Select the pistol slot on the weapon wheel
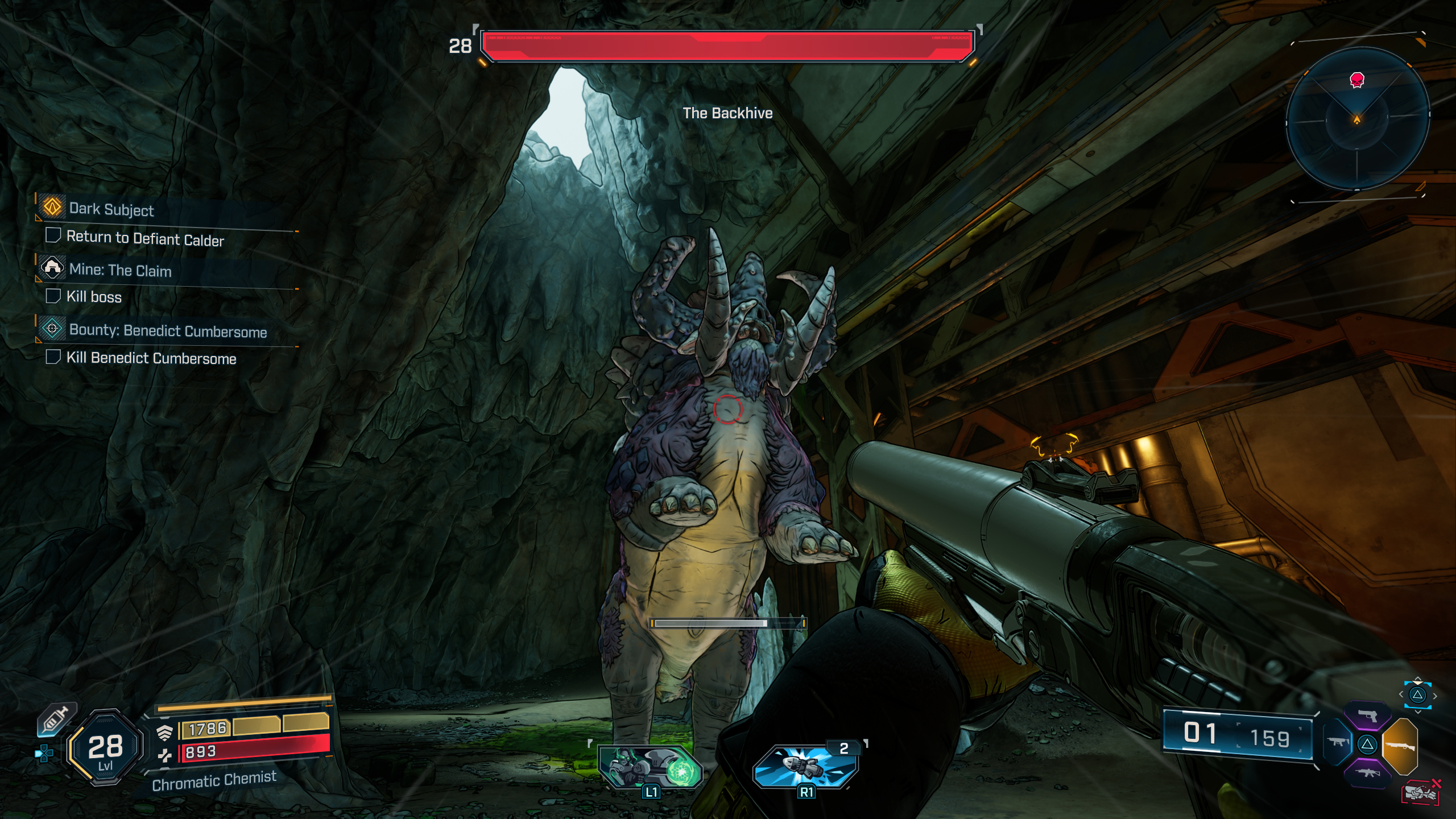The width and height of the screenshot is (1456, 819). click(x=1368, y=715)
